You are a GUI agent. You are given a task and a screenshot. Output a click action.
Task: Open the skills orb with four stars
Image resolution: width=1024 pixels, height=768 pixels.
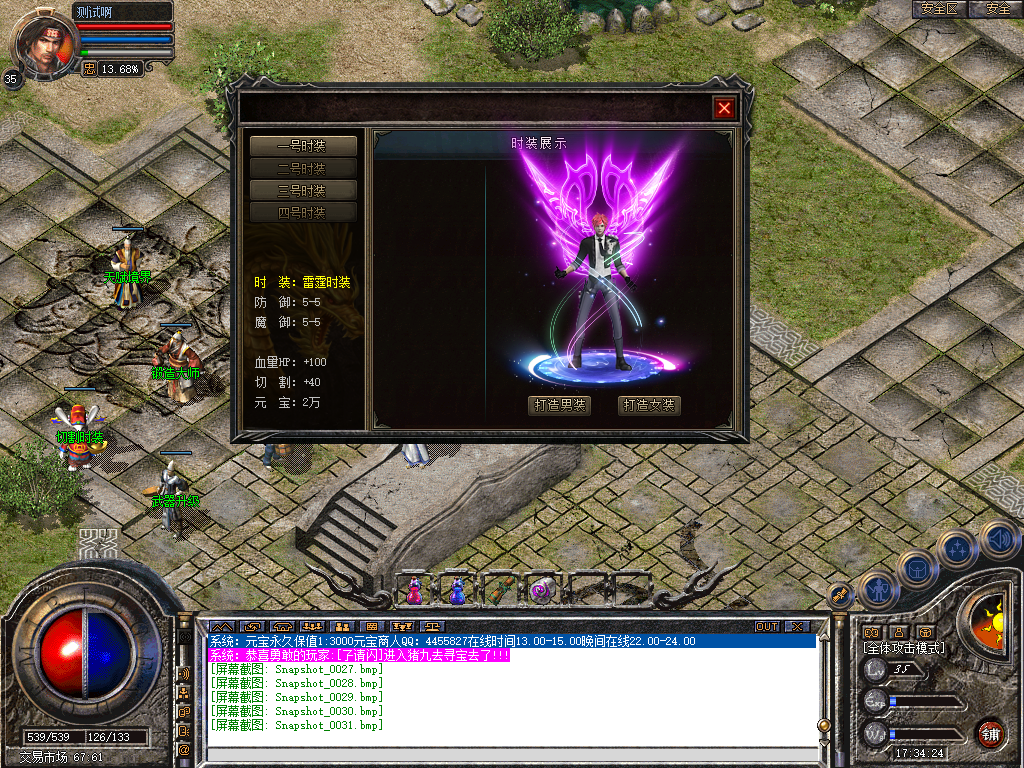click(x=957, y=547)
